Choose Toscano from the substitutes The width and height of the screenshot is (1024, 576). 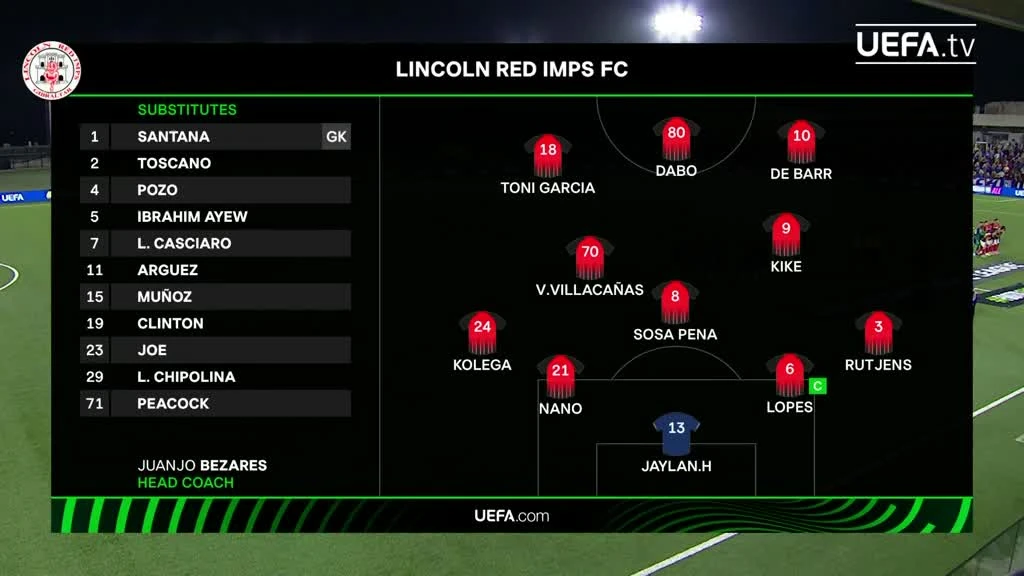pyautogui.click(x=215, y=163)
